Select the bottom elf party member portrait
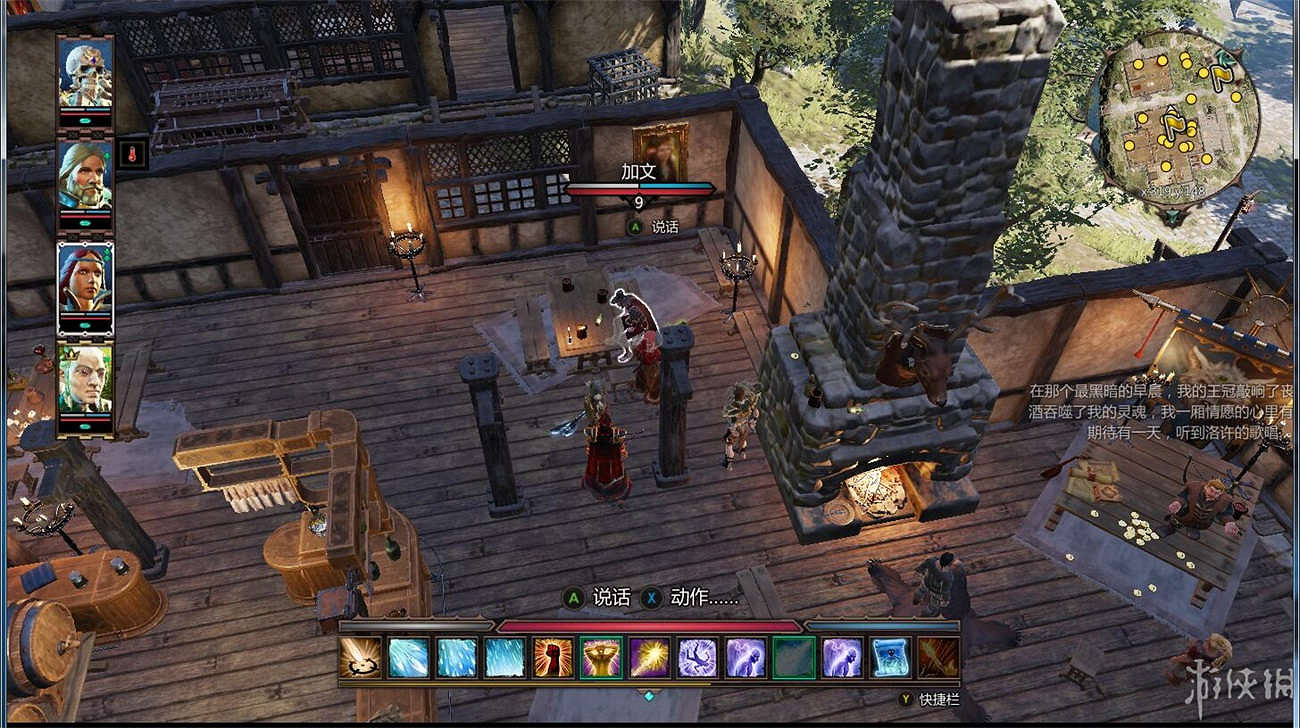This screenshot has height=728, width=1300. click(85, 380)
